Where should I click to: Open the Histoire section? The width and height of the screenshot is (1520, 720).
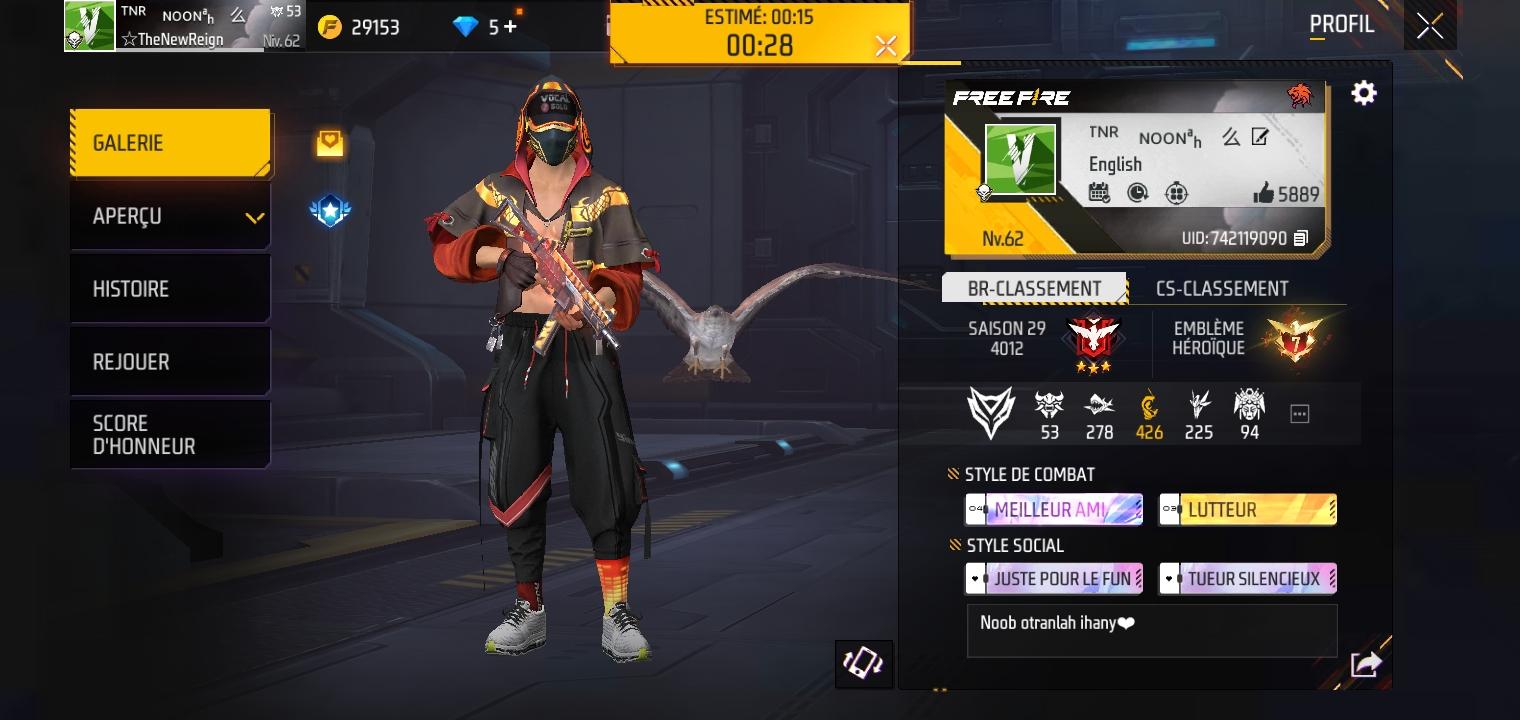pos(170,289)
